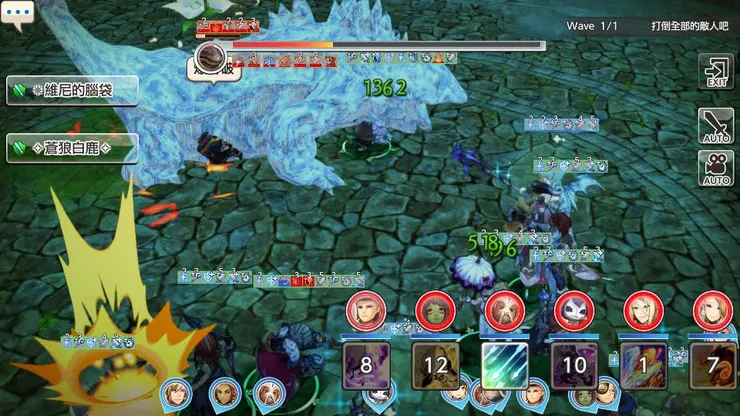Select the 維尼的腦袋 item button
740x416 pixels.
pos(71,89)
